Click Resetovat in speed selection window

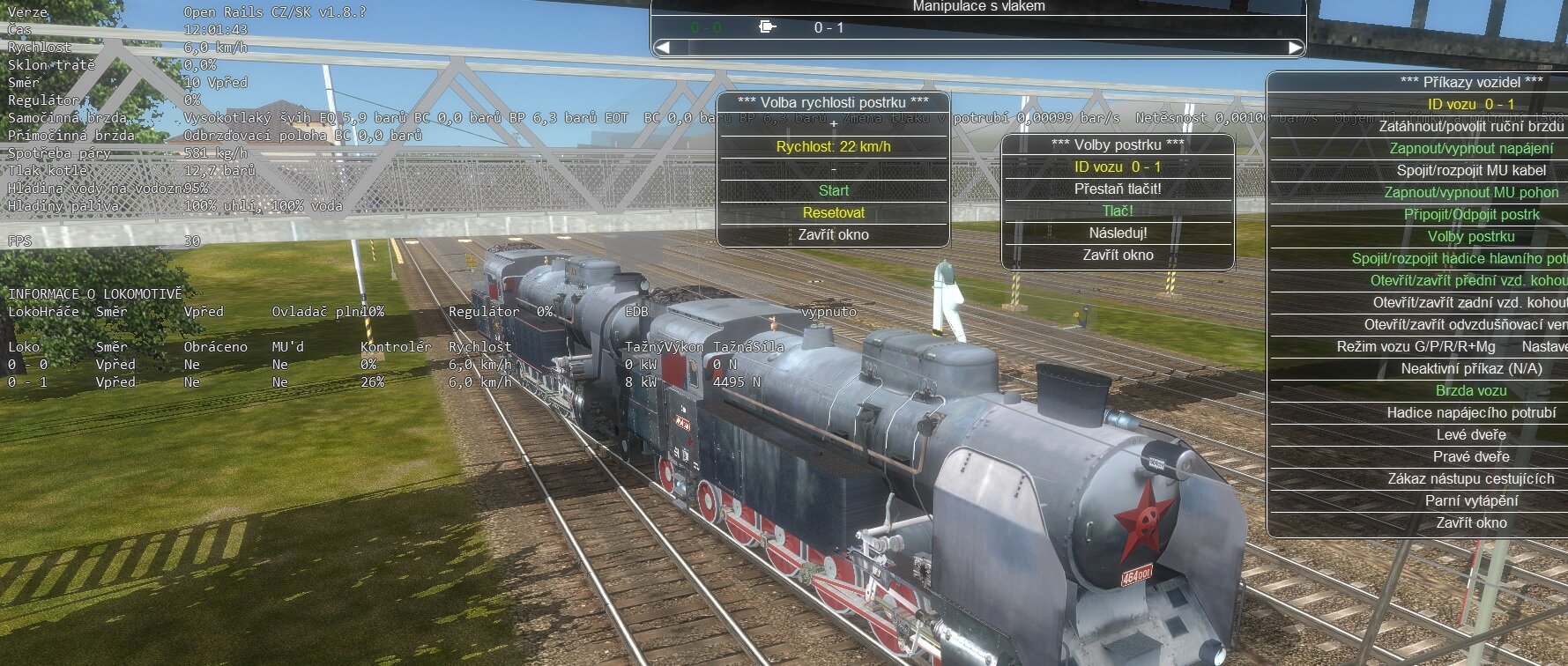coord(833,212)
